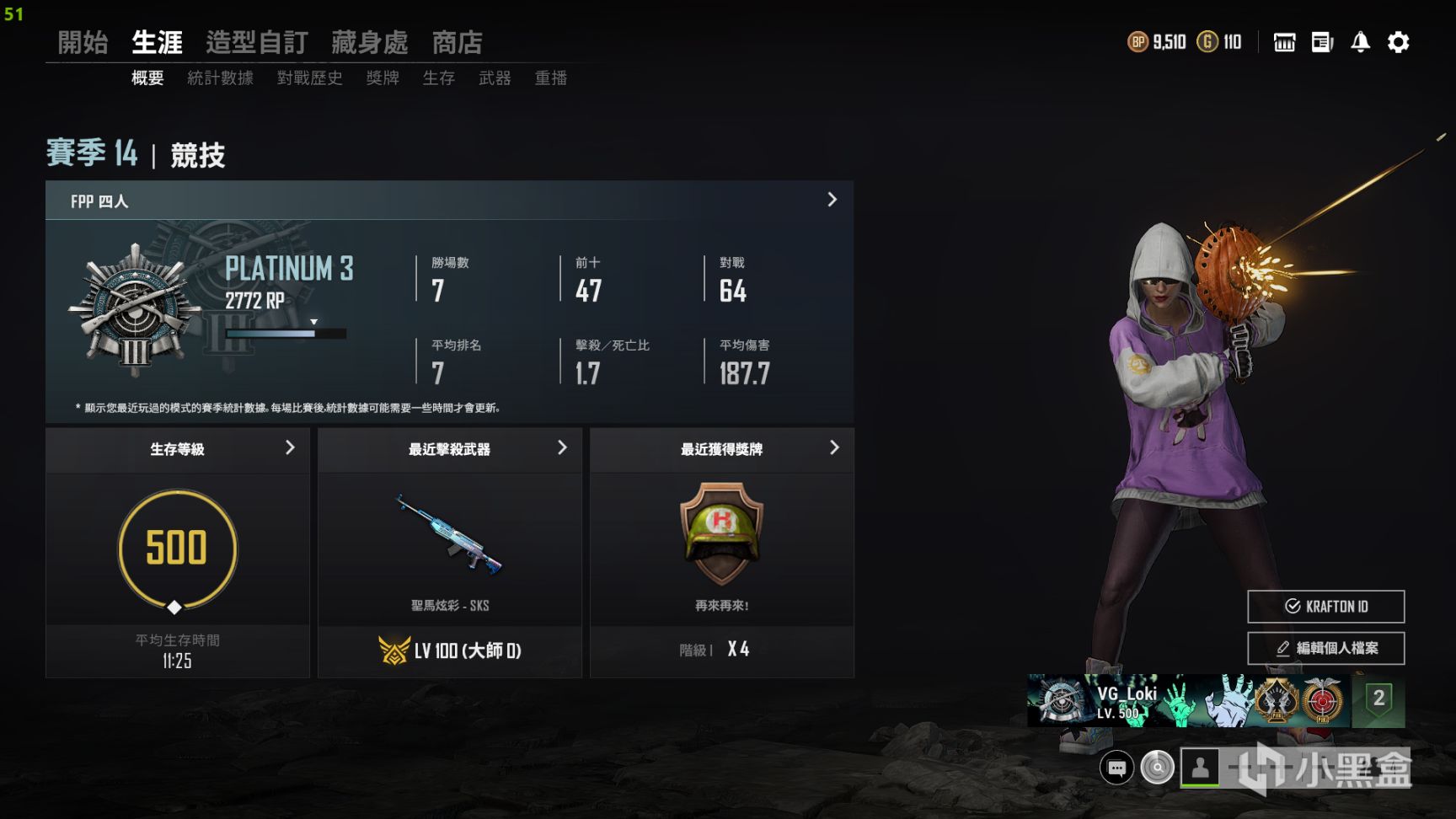Expand the FPP 四人 stats panel
Image resolution: width=1456 pixels, height=819 pixels.
pyautogui.click(x=832, y=201)
